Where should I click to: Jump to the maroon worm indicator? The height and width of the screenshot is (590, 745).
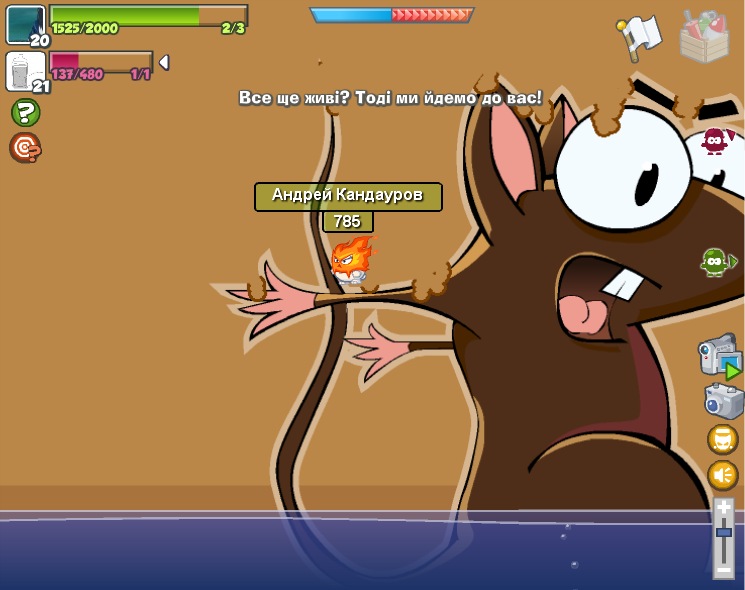pos(714,141)
